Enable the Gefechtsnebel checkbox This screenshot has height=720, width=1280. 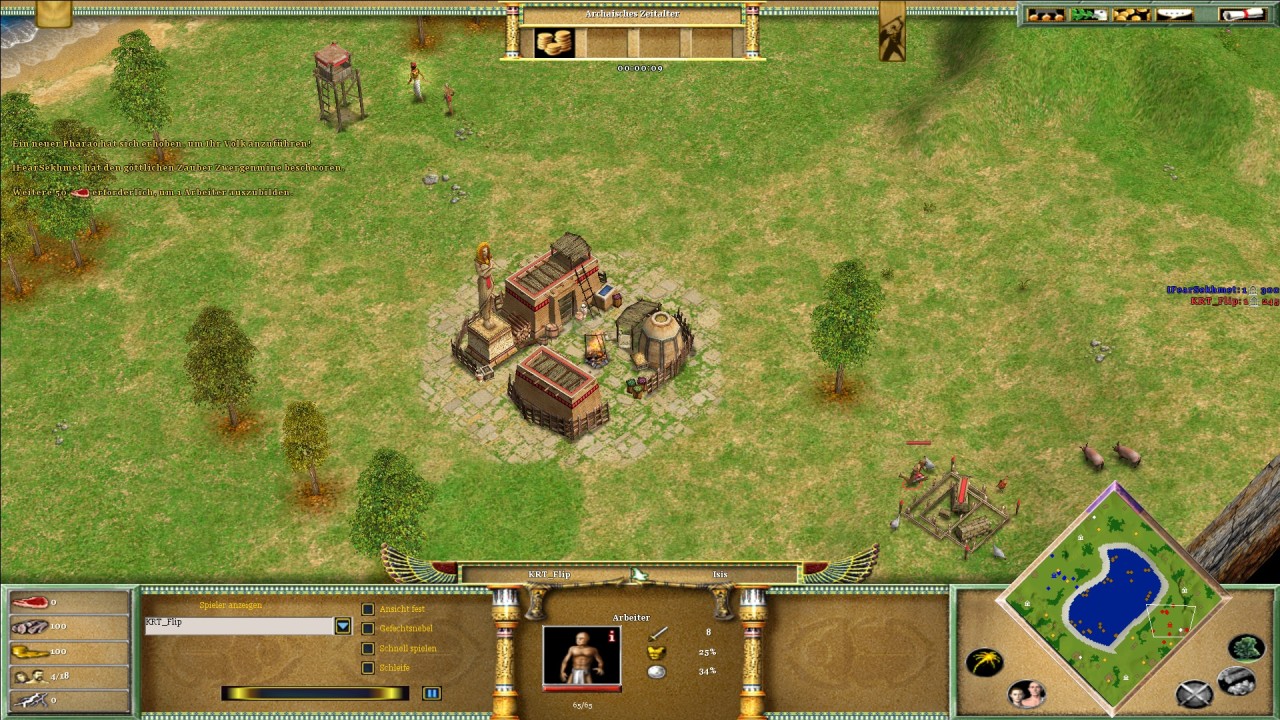pos(368,628)
